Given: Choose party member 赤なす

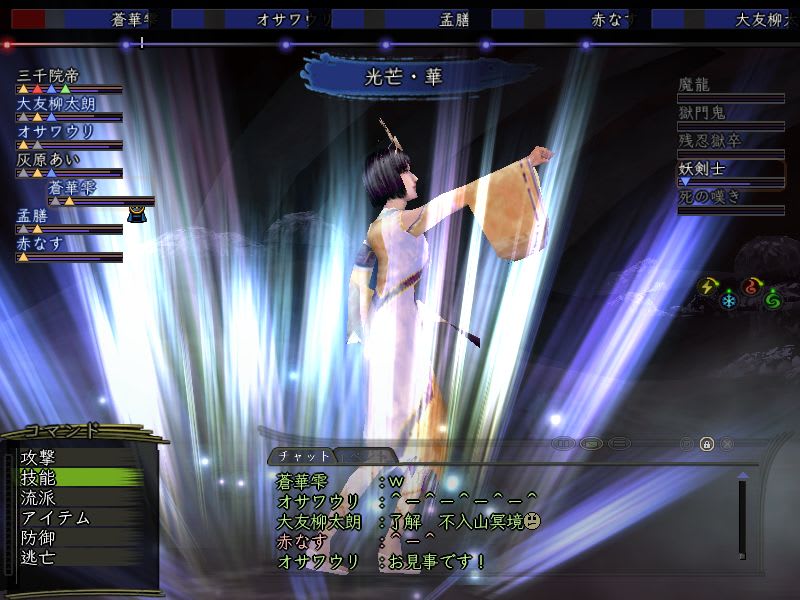Looking at the screenshot, I should [x=40, y=243].
